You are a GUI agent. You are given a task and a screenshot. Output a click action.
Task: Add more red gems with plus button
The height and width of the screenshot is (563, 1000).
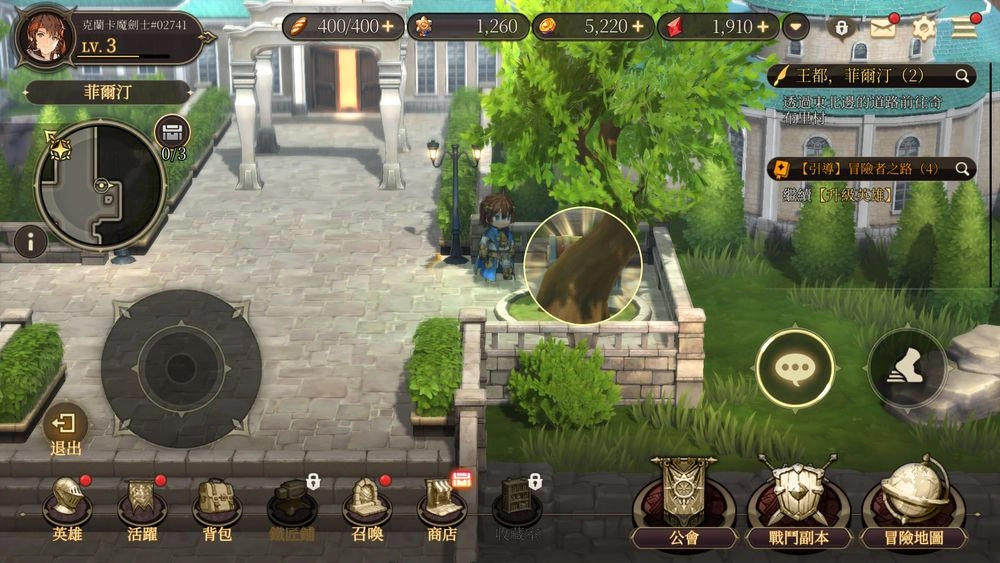[766, 27]
